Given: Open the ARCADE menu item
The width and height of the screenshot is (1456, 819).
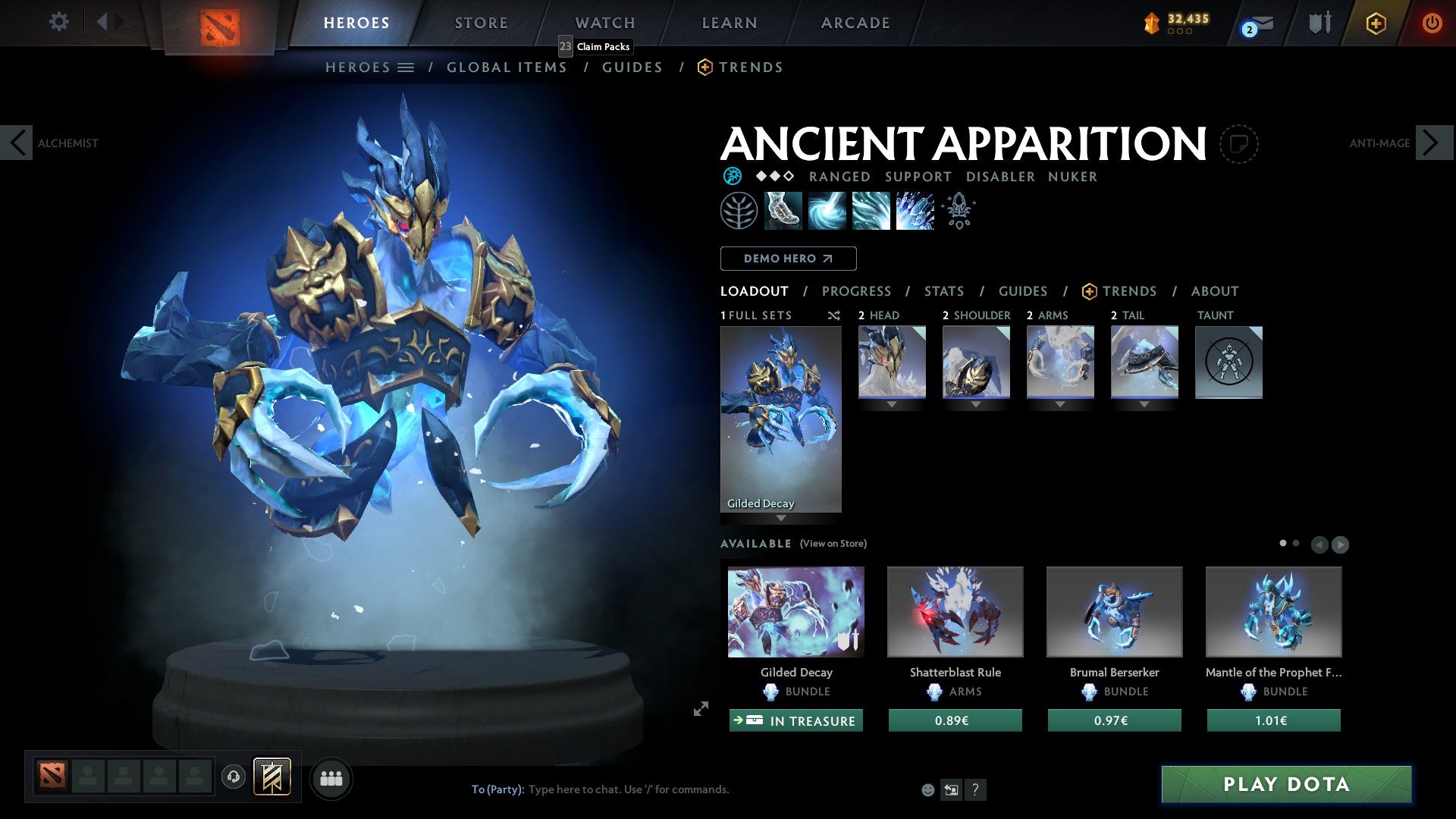Looking at the screenshot, I should (x=855, y=23).
